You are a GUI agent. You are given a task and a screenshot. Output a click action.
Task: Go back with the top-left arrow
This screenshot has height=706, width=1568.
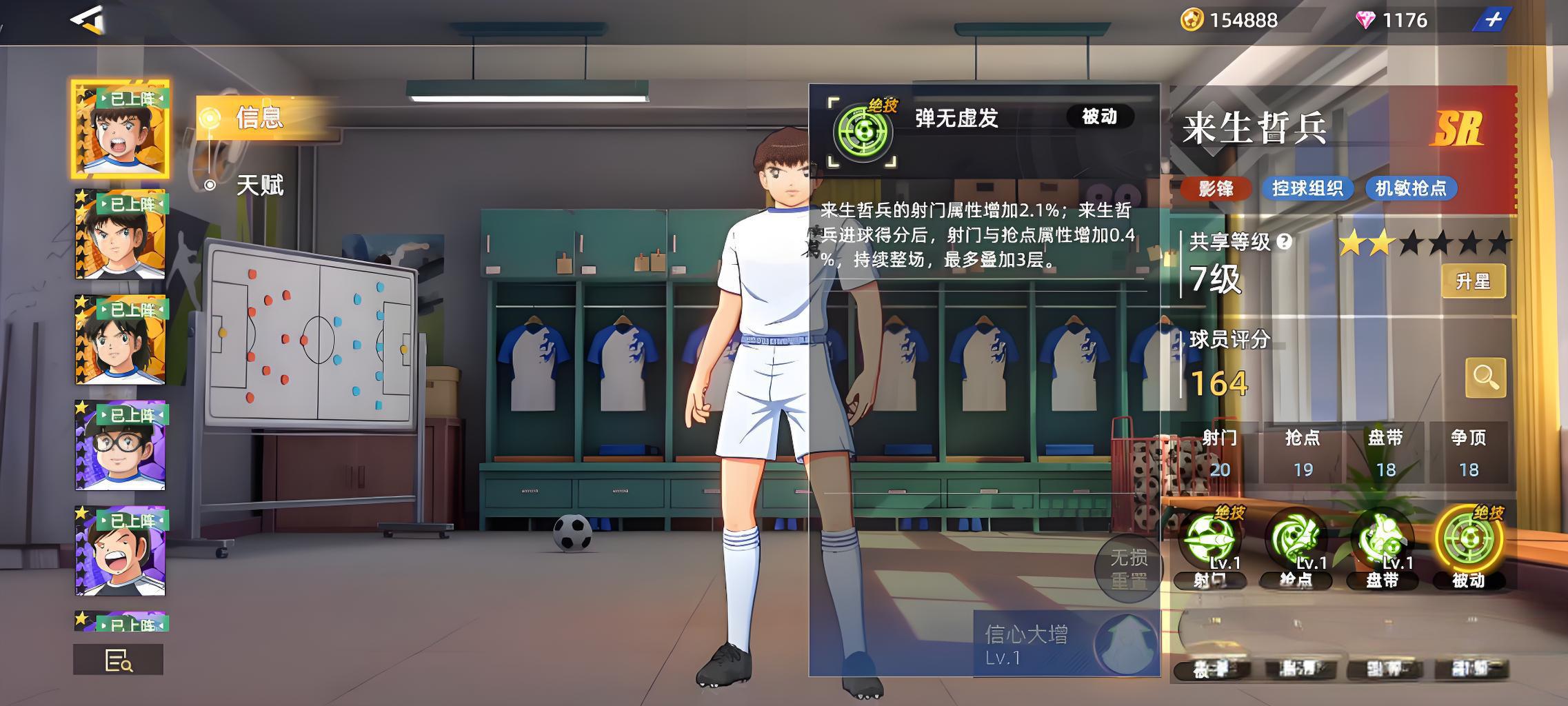pos(88,19)
